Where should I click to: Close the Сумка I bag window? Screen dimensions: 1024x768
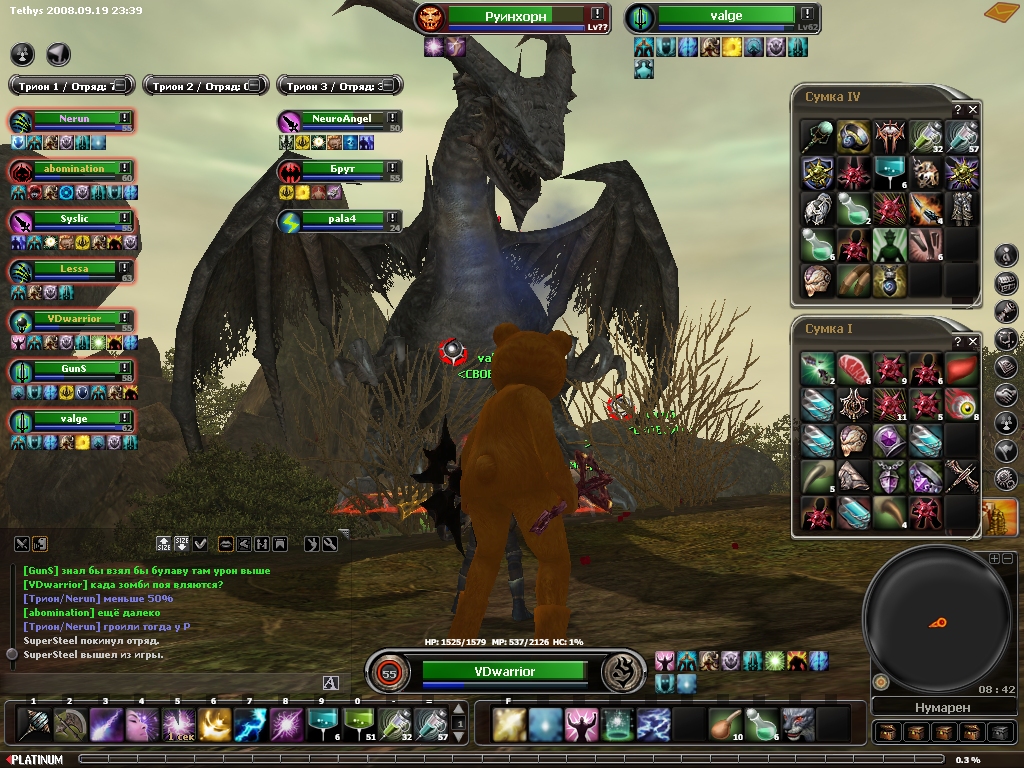click(x=973, y=341)
